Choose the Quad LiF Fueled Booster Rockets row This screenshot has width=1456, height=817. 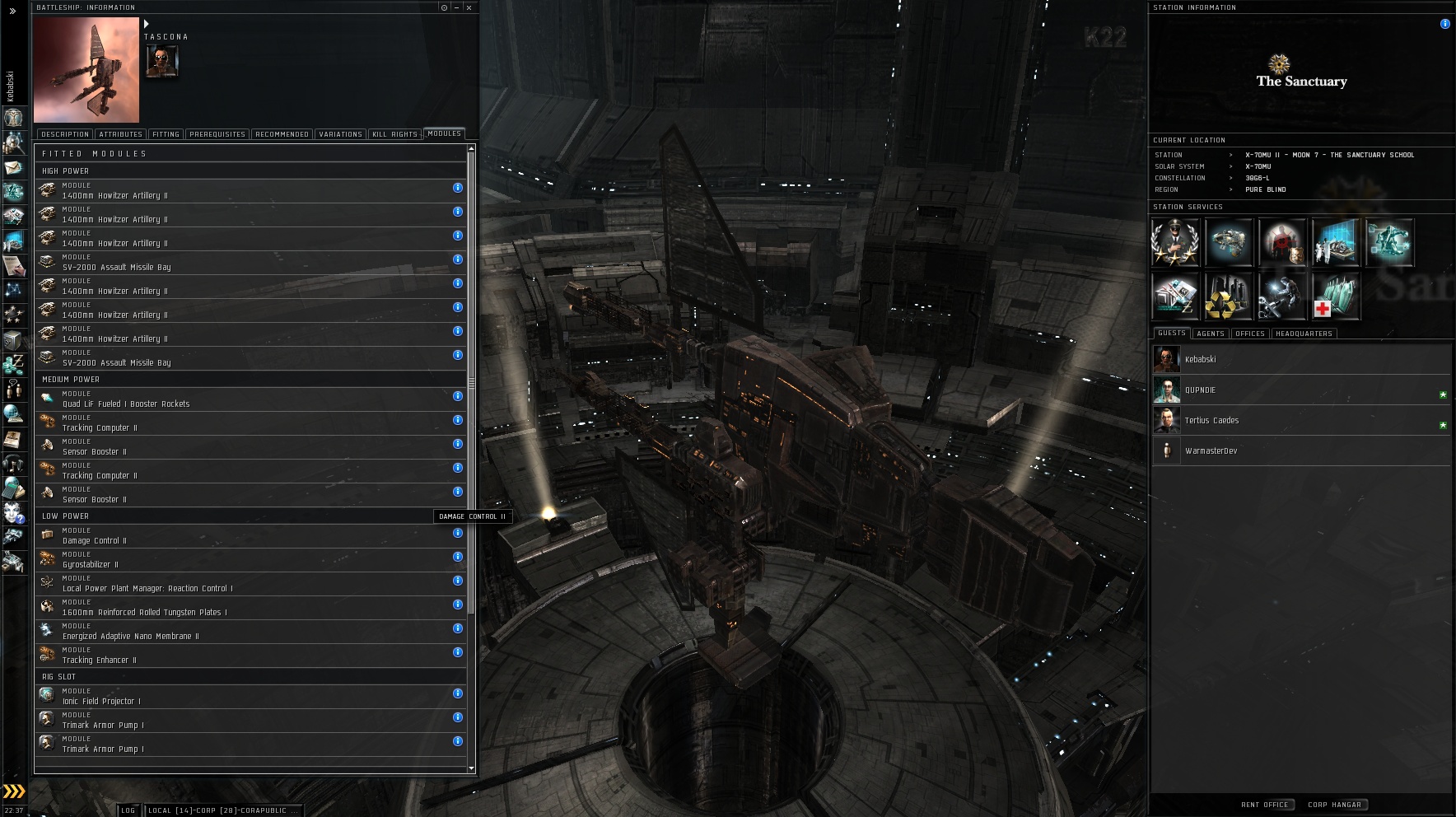tap(247, 399)
